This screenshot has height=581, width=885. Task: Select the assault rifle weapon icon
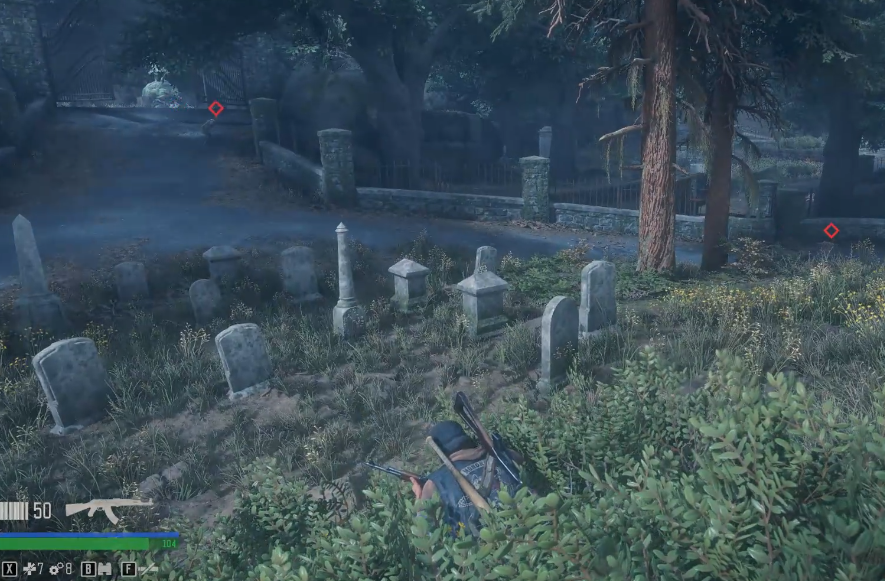108,509
